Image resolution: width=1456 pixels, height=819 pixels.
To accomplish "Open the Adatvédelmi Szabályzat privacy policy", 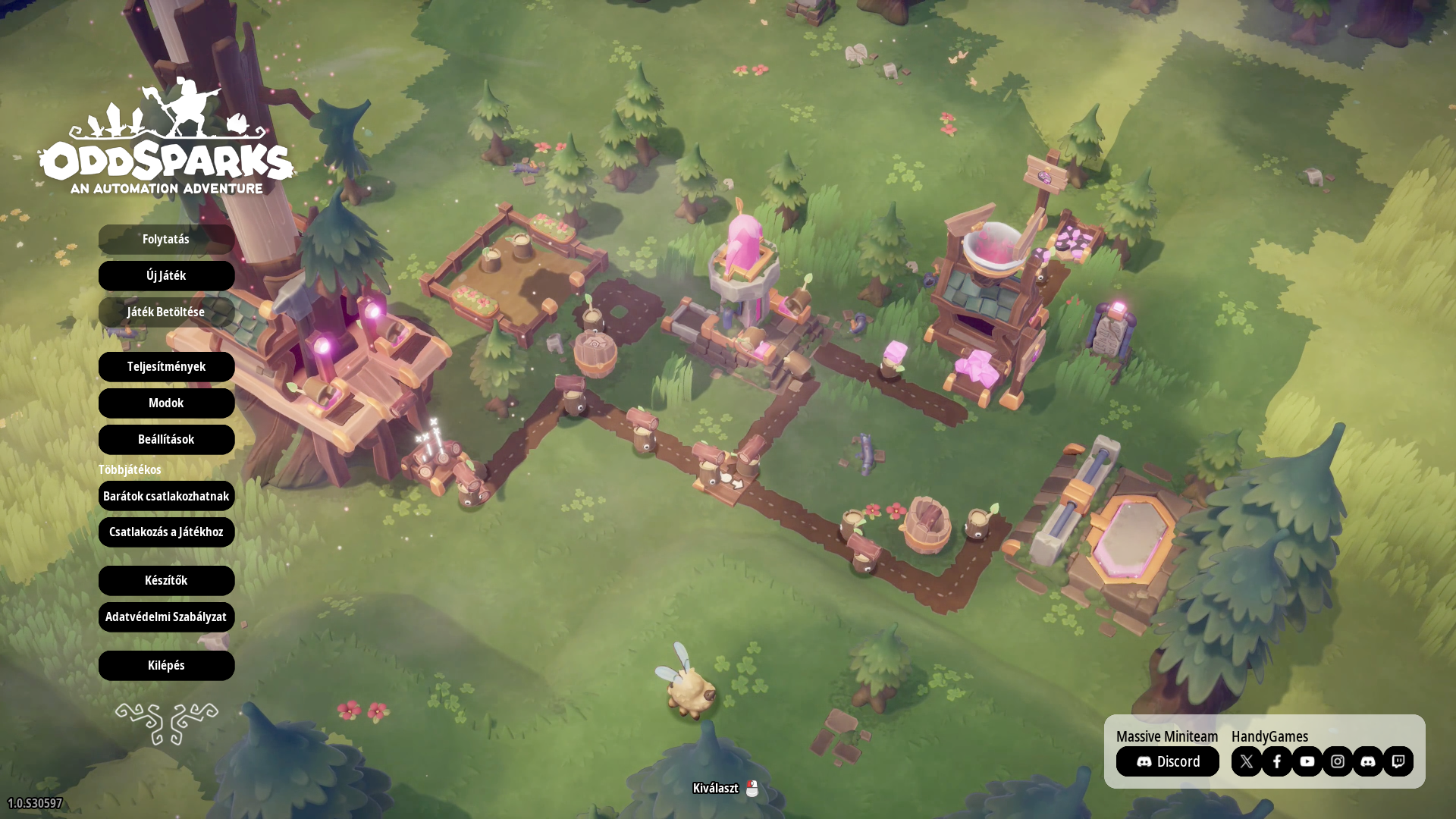I will pos(166,617).
